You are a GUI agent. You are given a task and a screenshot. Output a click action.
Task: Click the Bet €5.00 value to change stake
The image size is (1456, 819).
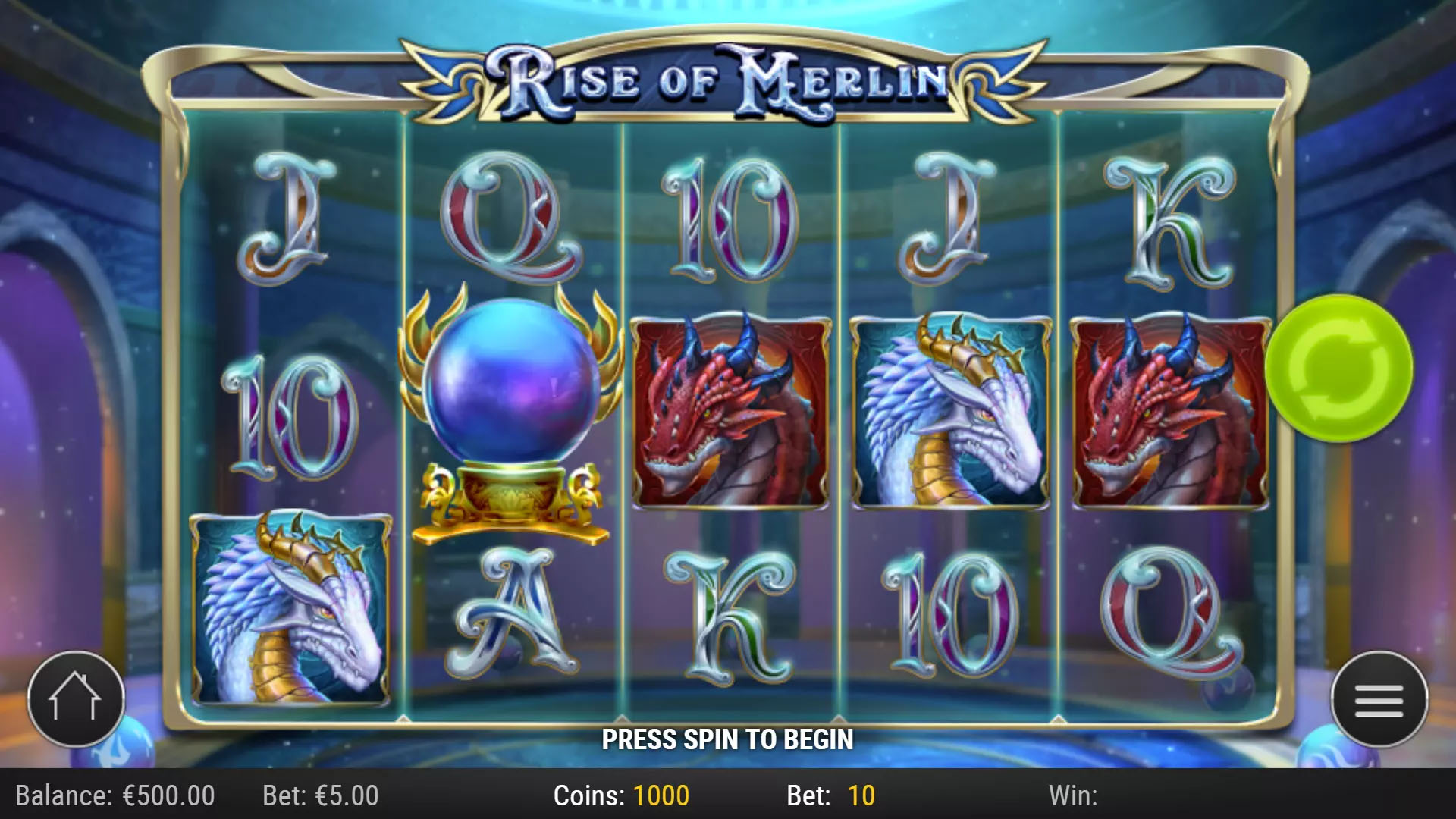tap(318, 796)
